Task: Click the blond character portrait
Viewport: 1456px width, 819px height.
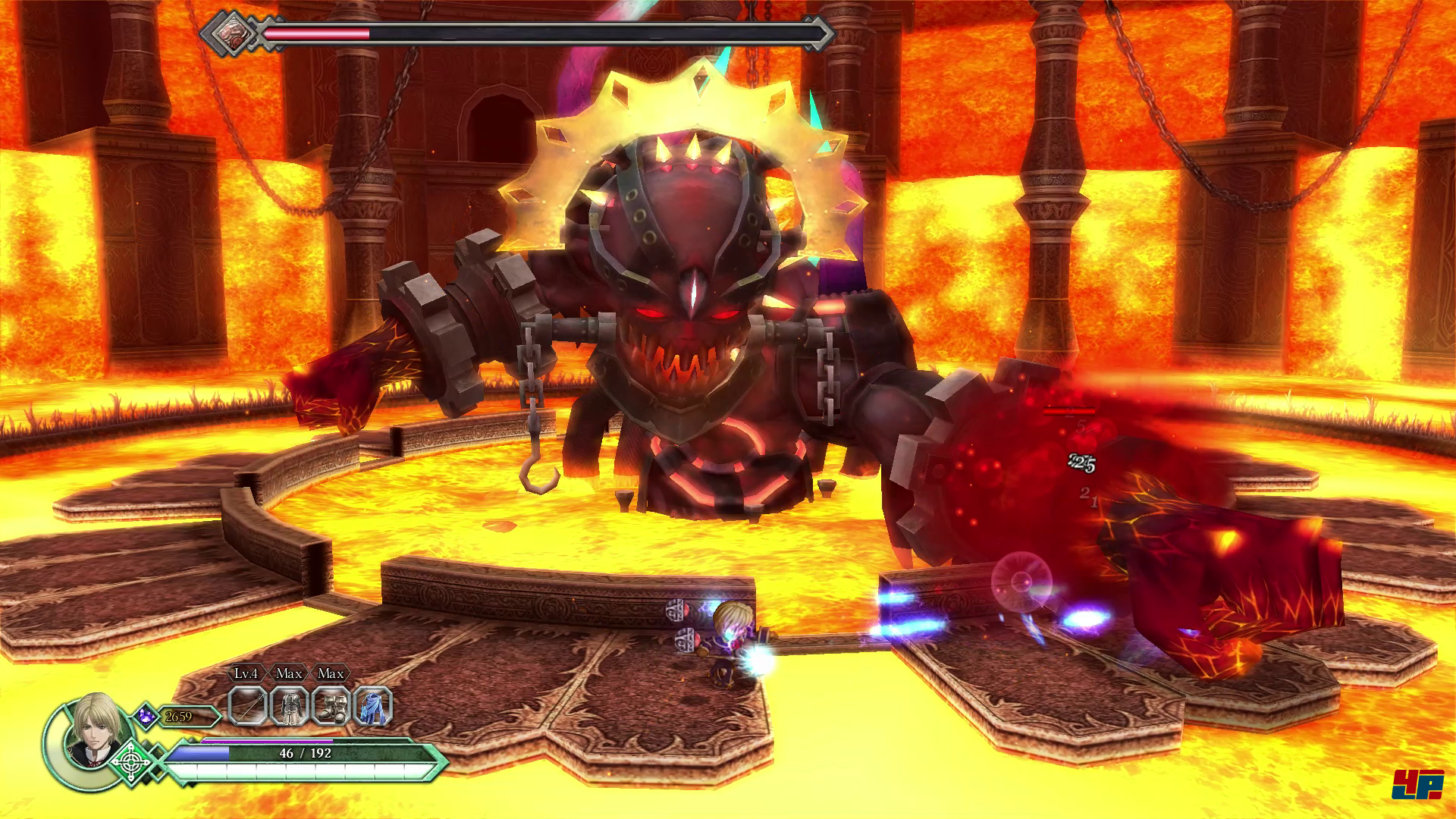Action: (x=93, y=730)
